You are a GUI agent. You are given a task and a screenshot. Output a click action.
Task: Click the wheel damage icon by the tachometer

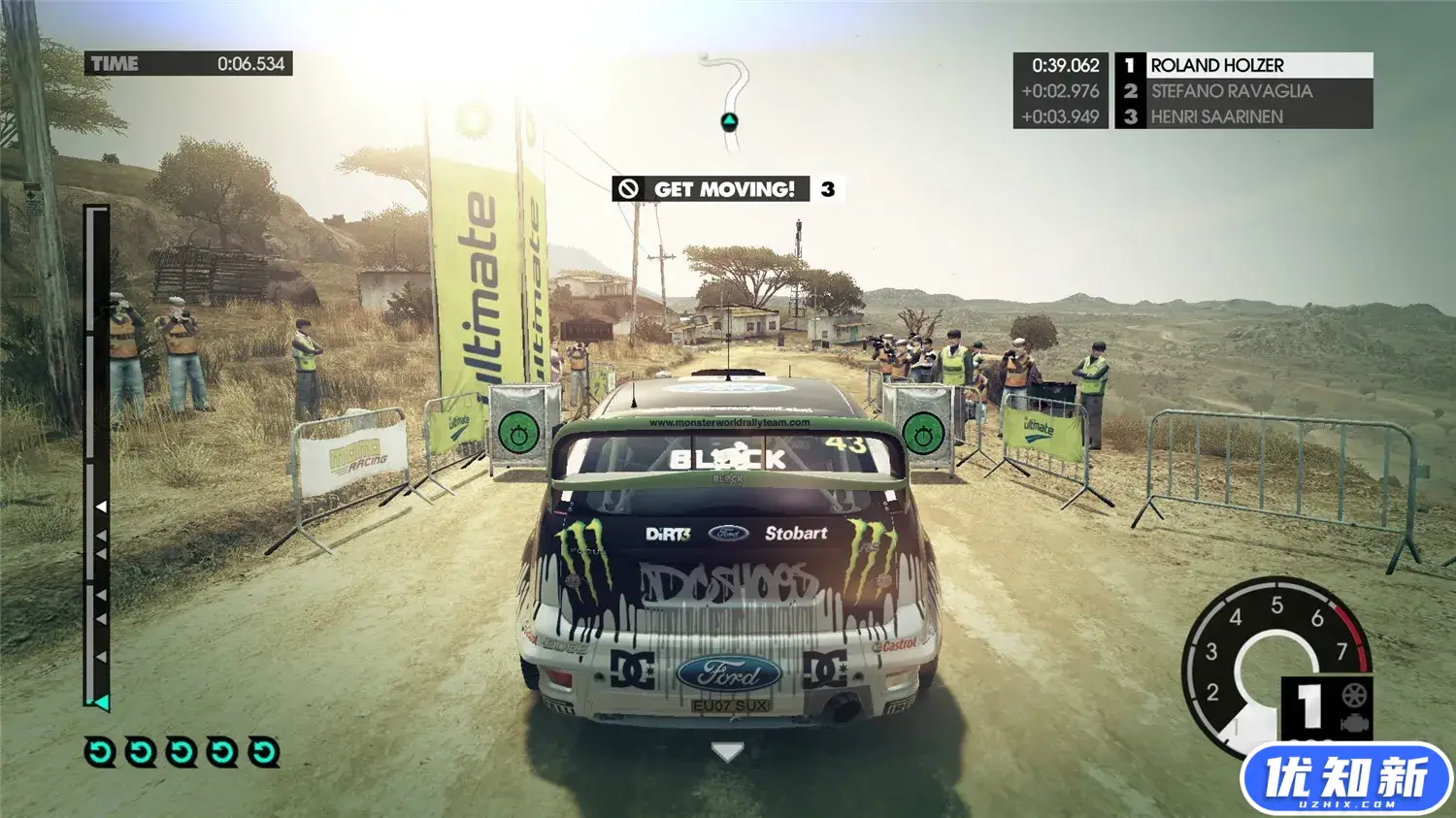click(1354, 695)
